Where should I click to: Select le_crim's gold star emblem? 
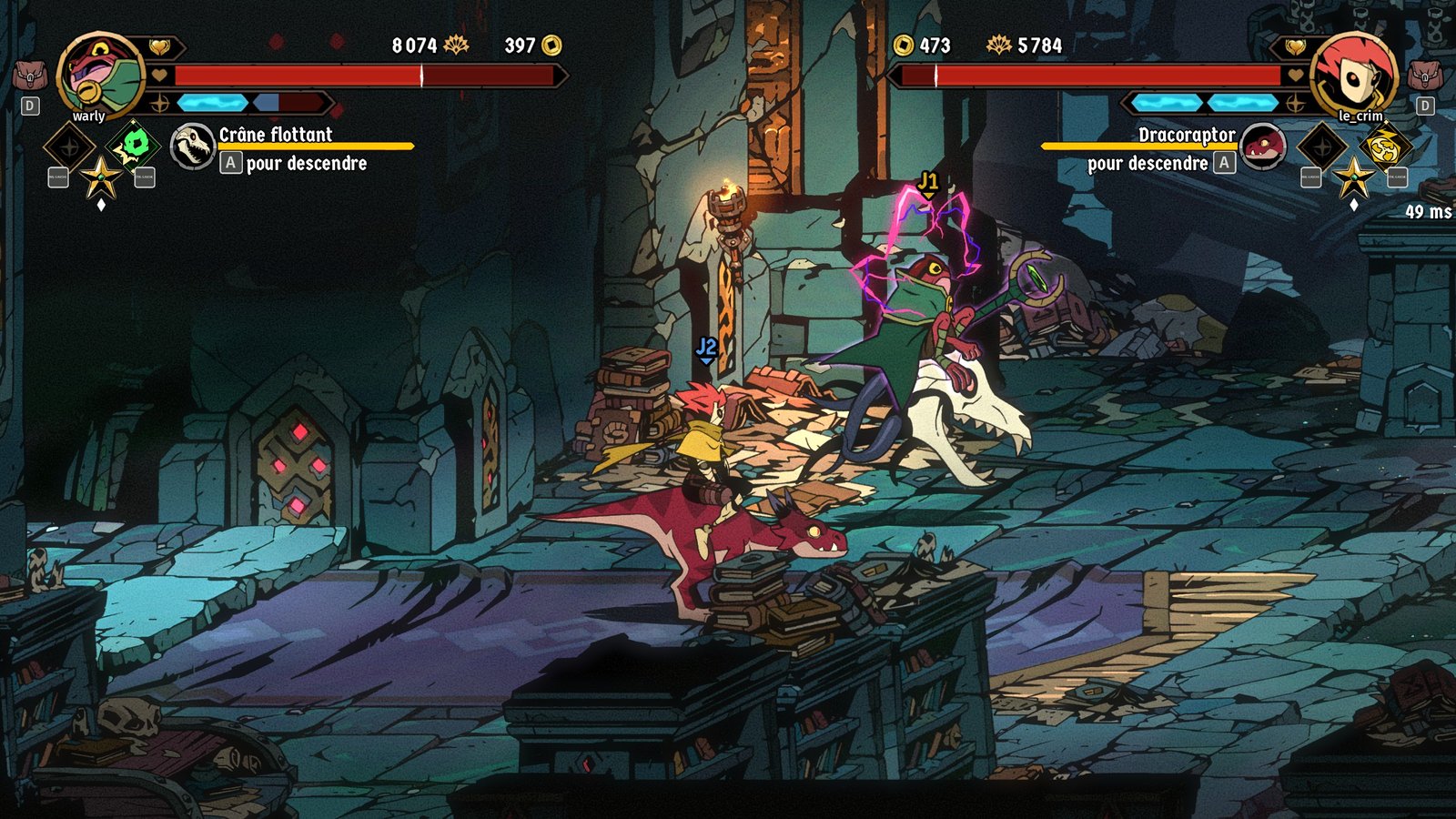(1353, 176)
